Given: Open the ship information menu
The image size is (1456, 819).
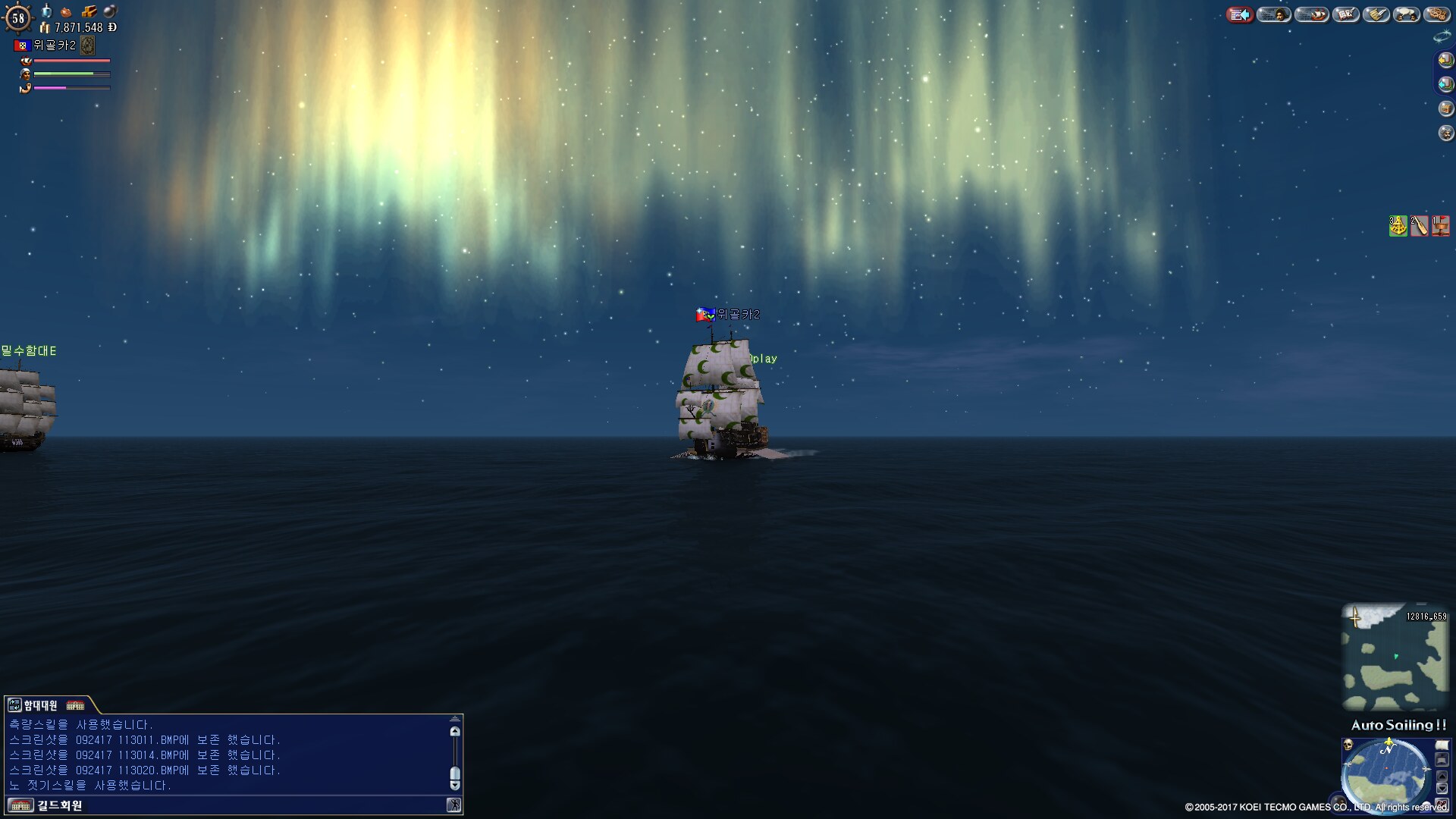Looking at the screenshot, I should [x=1312, y=14].
